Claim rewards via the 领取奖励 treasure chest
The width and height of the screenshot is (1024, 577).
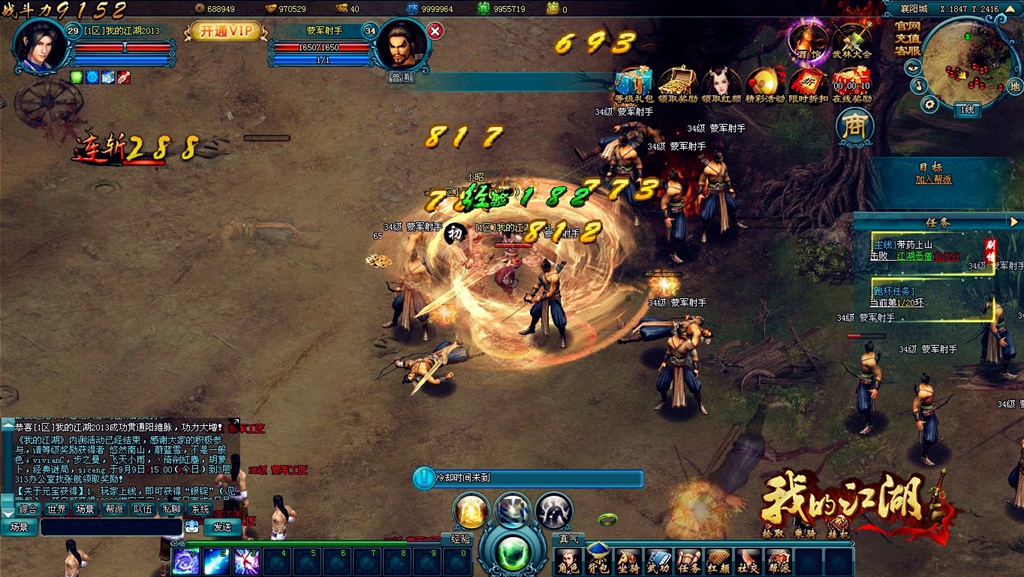coord(678,82)
